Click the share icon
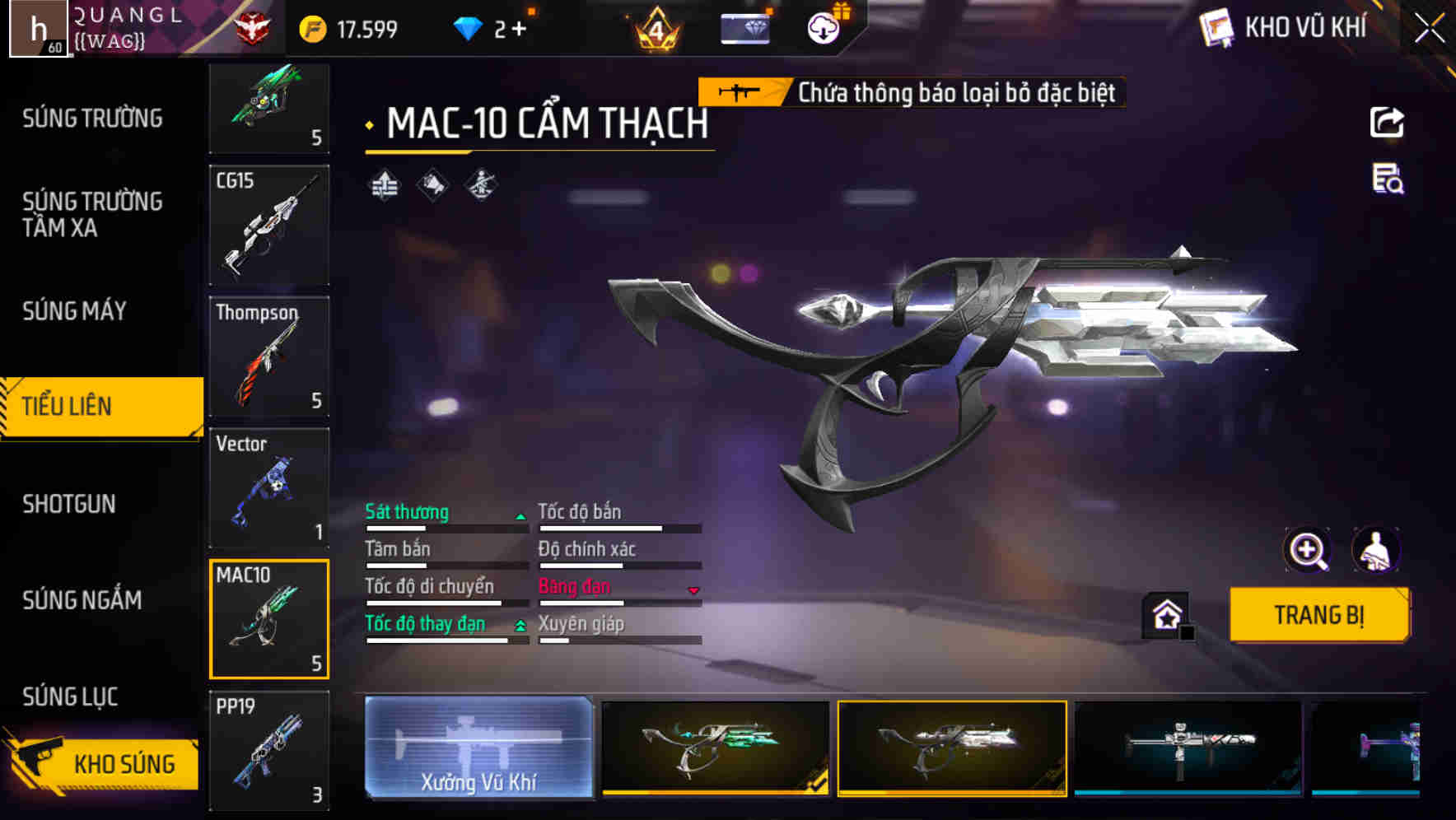Viewport: 1456px width, 820px height. click(x=1387, y=123)
